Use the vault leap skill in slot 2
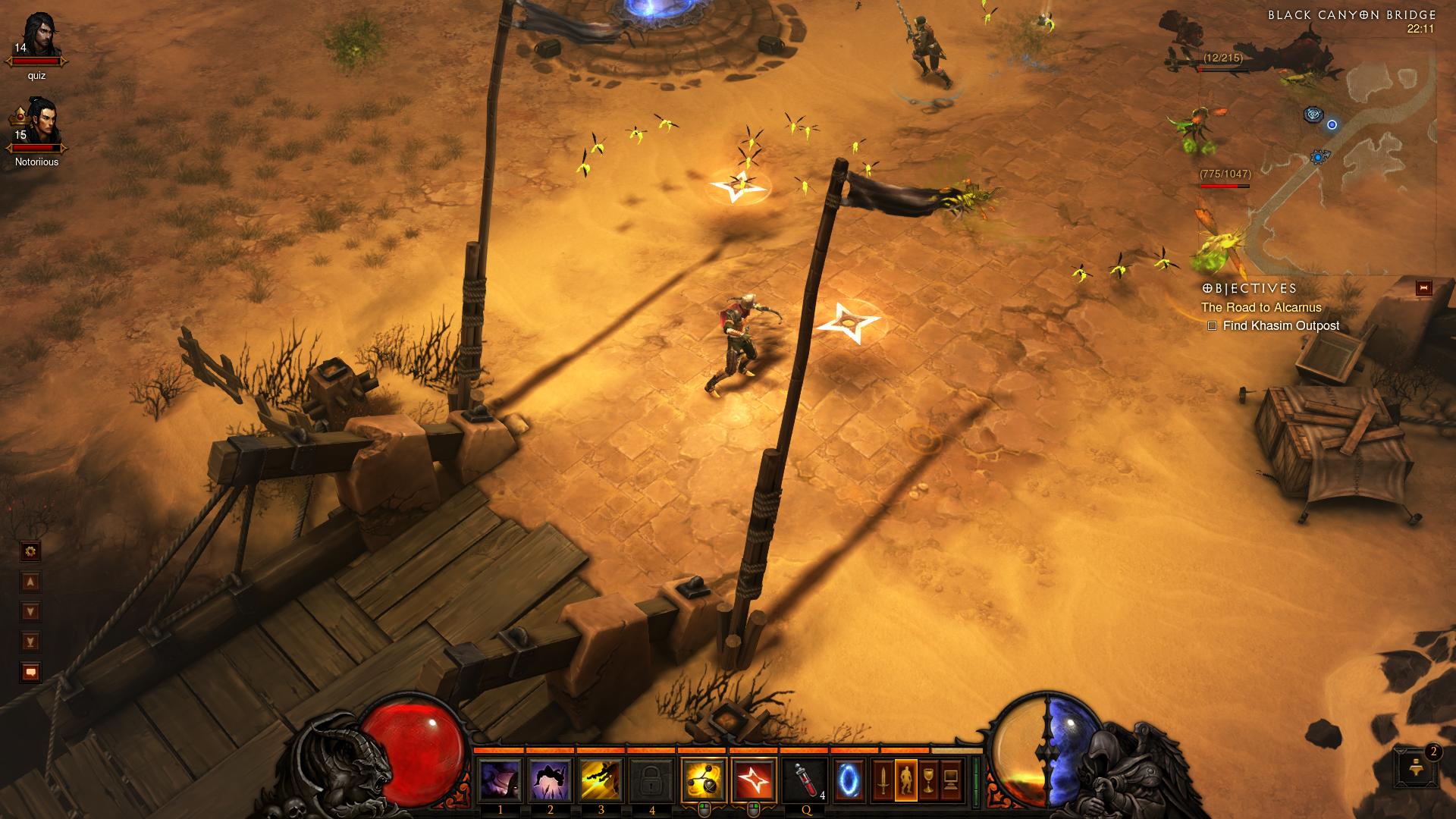1456x819 pixels. 551,780
